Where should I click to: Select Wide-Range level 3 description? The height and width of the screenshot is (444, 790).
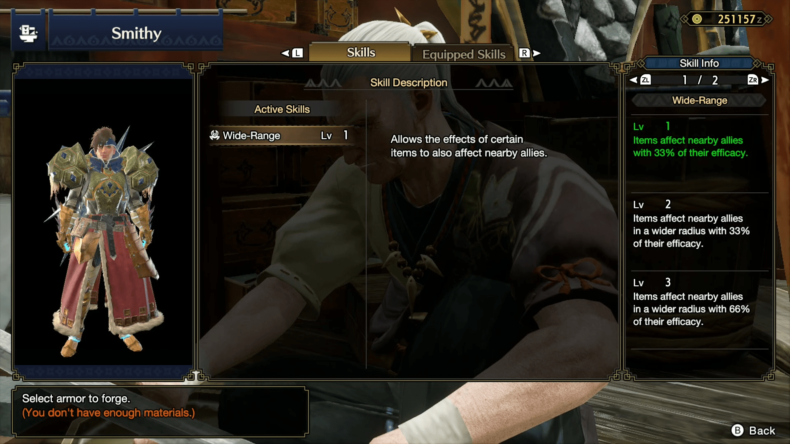(696, 302)
